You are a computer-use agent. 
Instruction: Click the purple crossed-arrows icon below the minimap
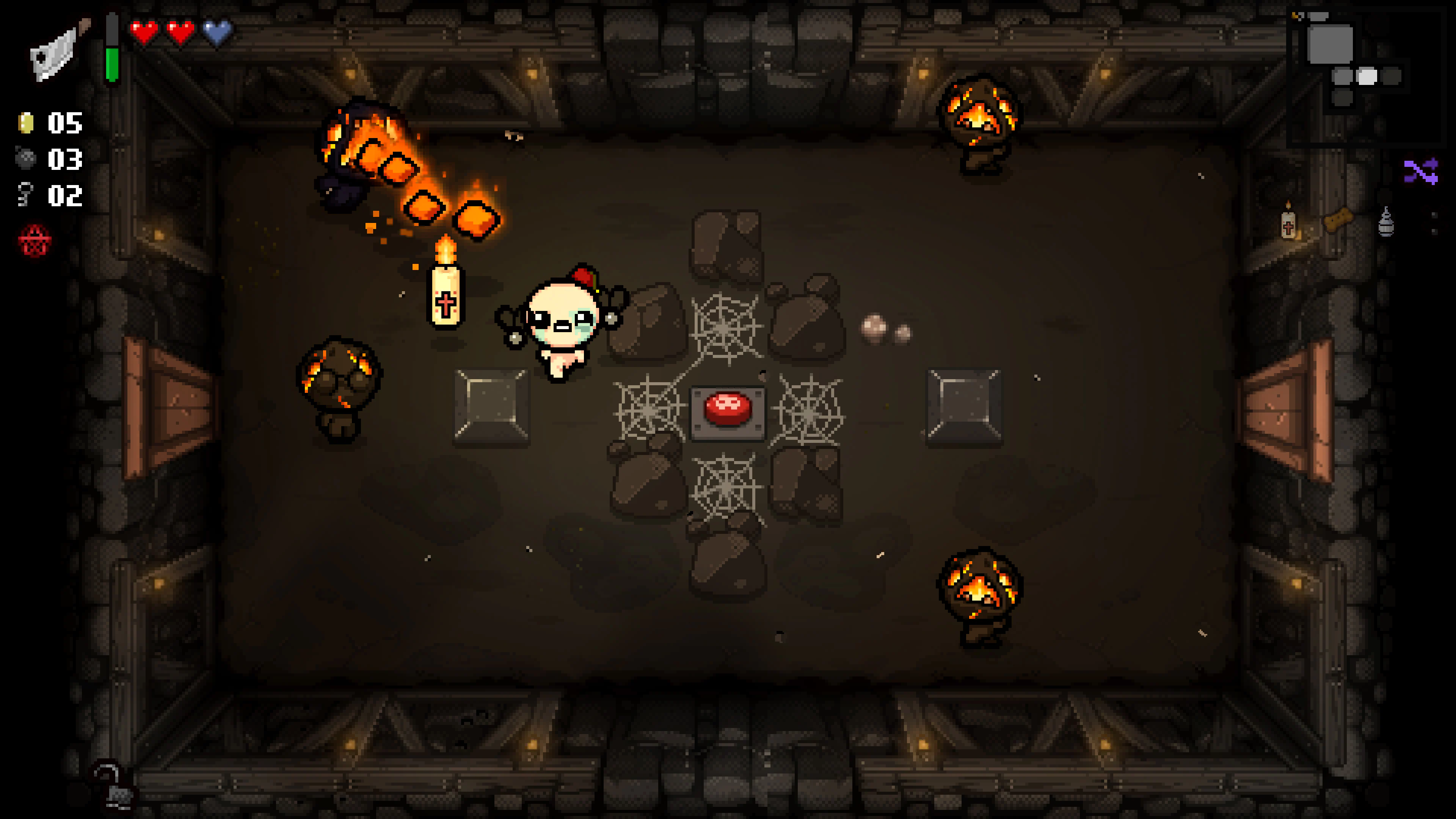coord(1421,172)
